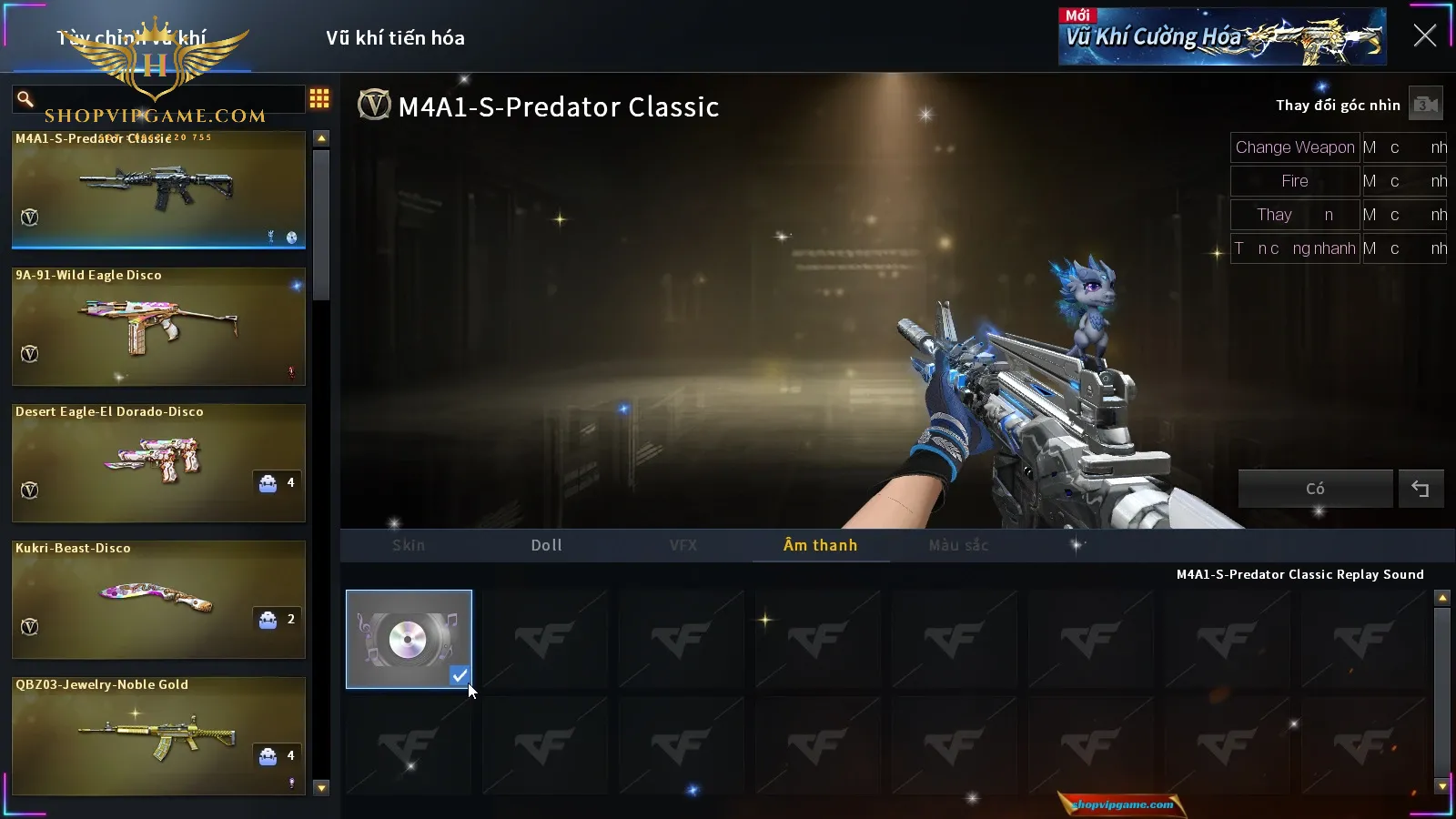Click the return arrow button
The width and height of the screenshot is (1456, 819).
[x=1421, y=489]
